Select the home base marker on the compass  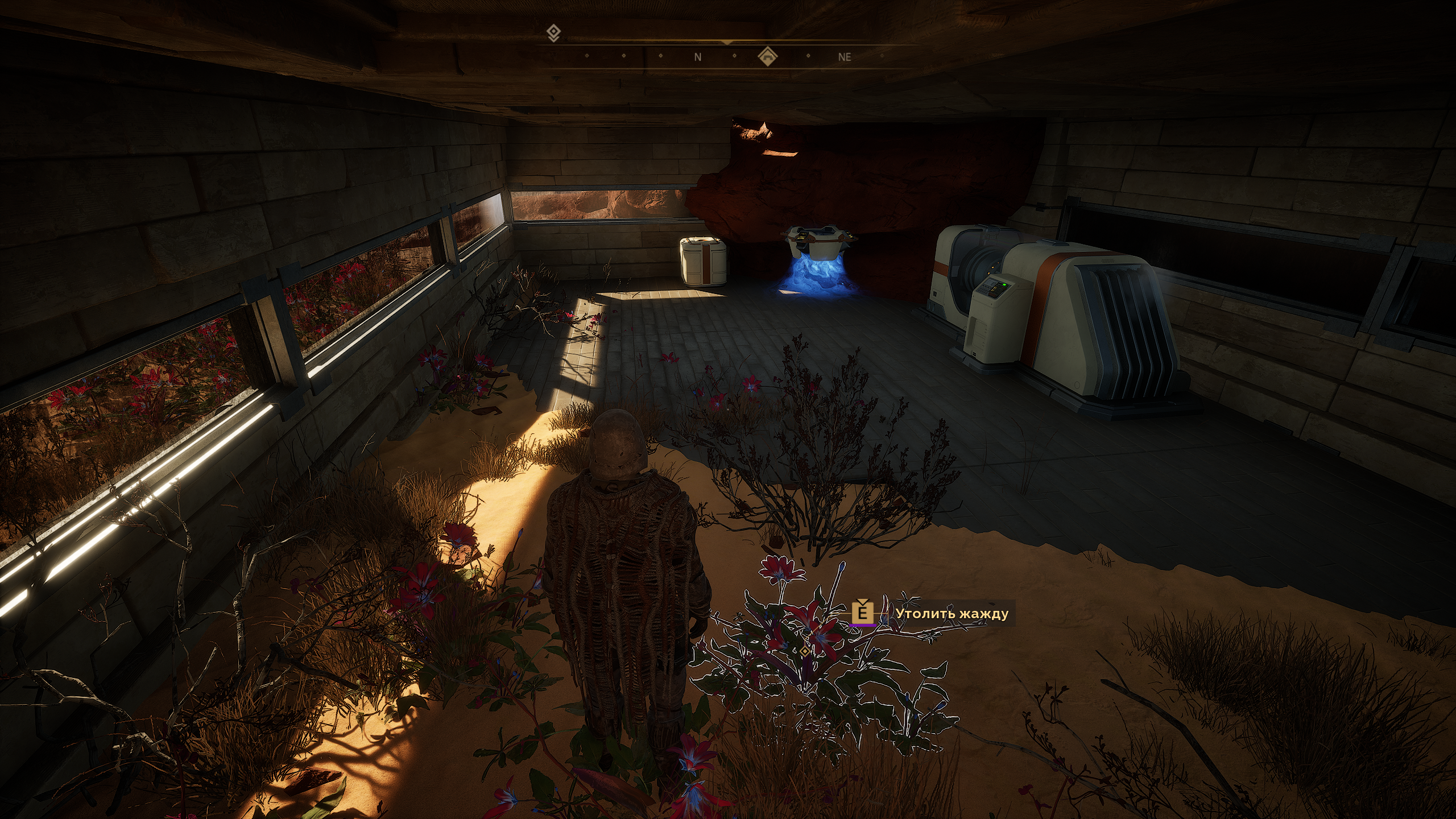click(768, 56)
